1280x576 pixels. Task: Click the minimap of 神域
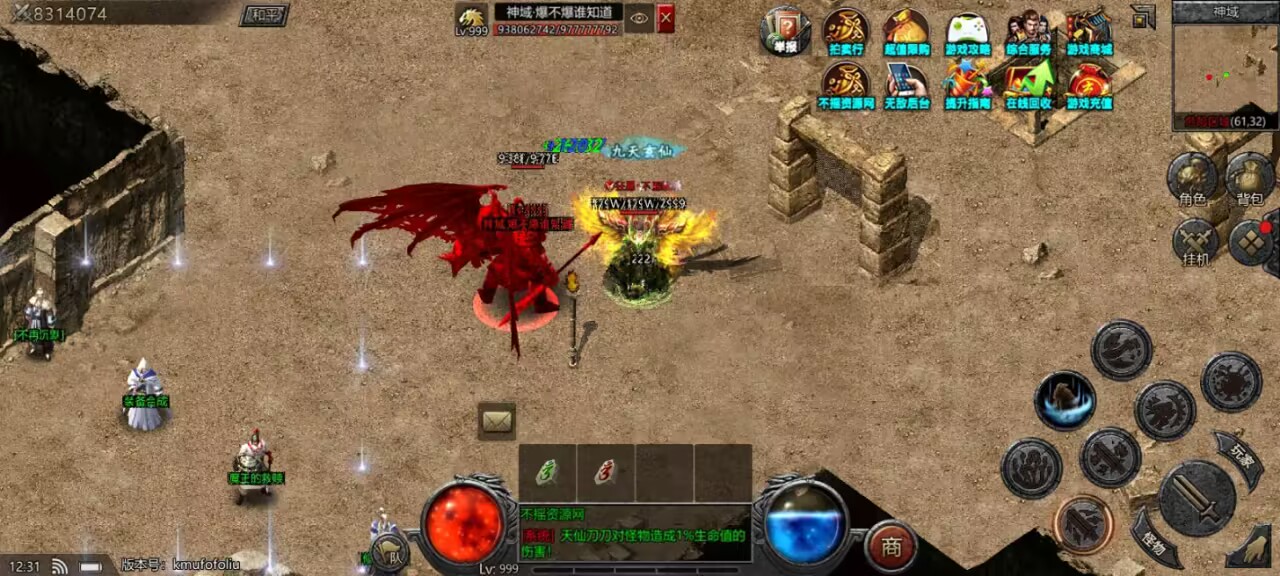1225,72
